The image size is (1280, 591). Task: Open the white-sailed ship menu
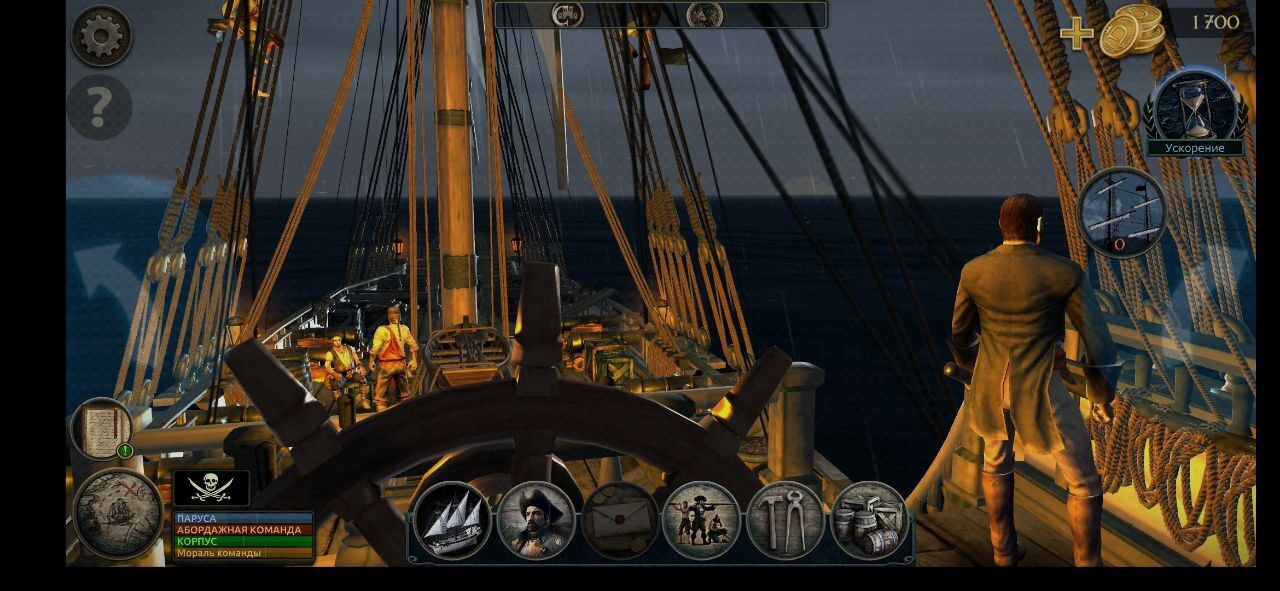(x=452, y=520)
